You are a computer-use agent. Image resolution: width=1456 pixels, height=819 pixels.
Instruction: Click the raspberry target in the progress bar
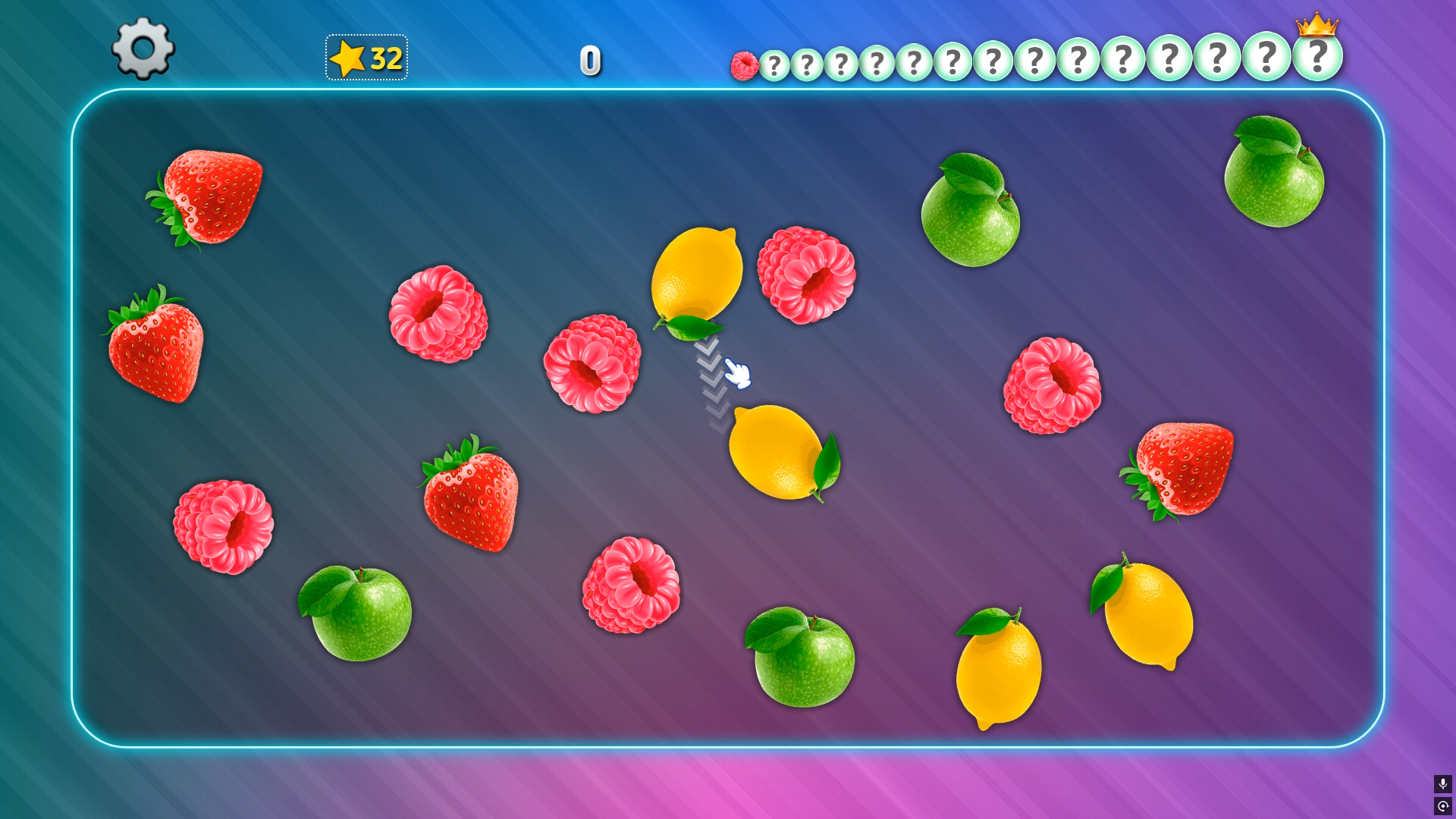(745, 64)
